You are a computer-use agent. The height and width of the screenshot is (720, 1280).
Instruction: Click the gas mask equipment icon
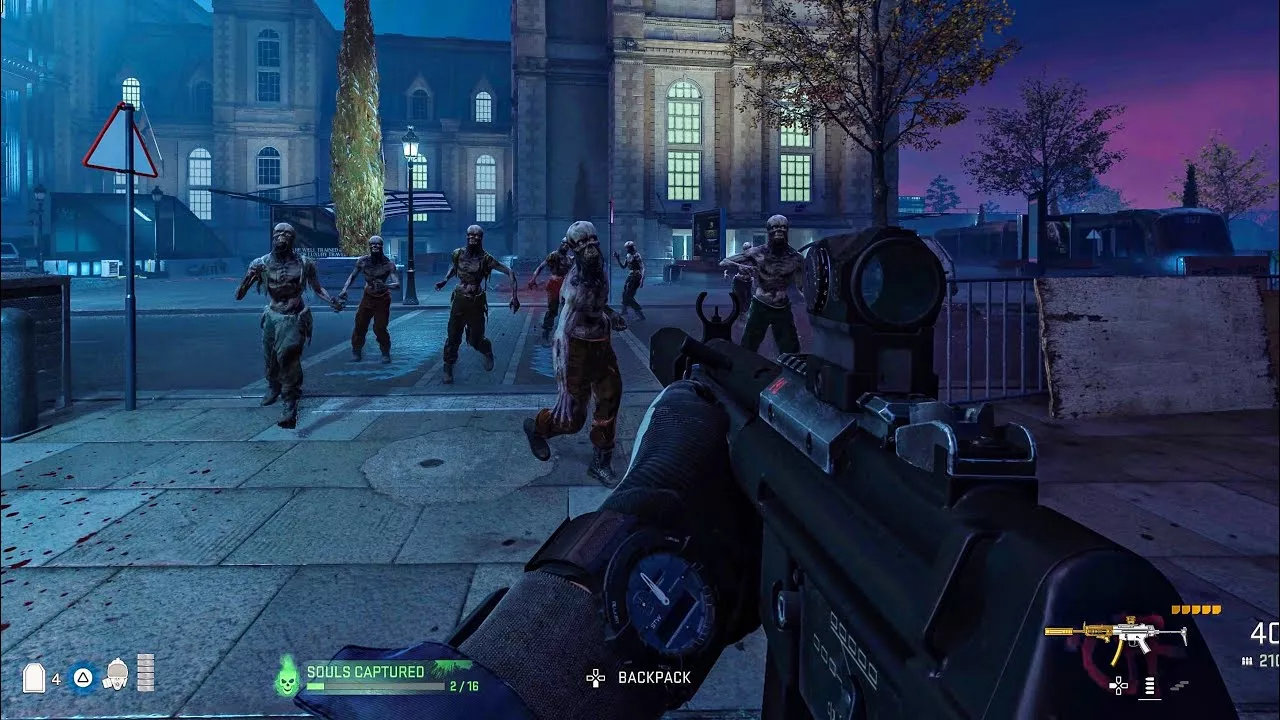coord(117,675)
